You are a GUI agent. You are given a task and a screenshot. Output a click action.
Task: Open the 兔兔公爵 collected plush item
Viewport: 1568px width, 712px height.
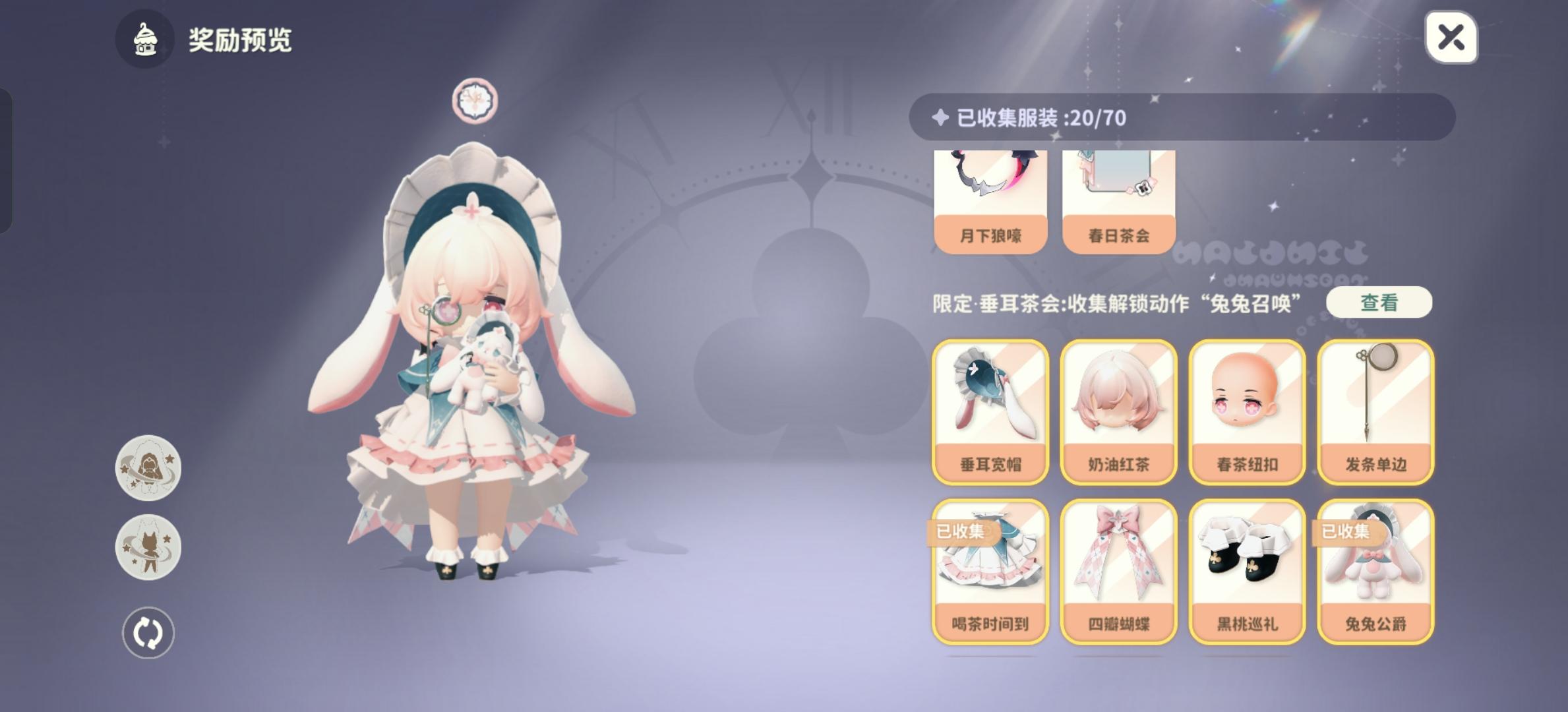tap(1375, 570)
